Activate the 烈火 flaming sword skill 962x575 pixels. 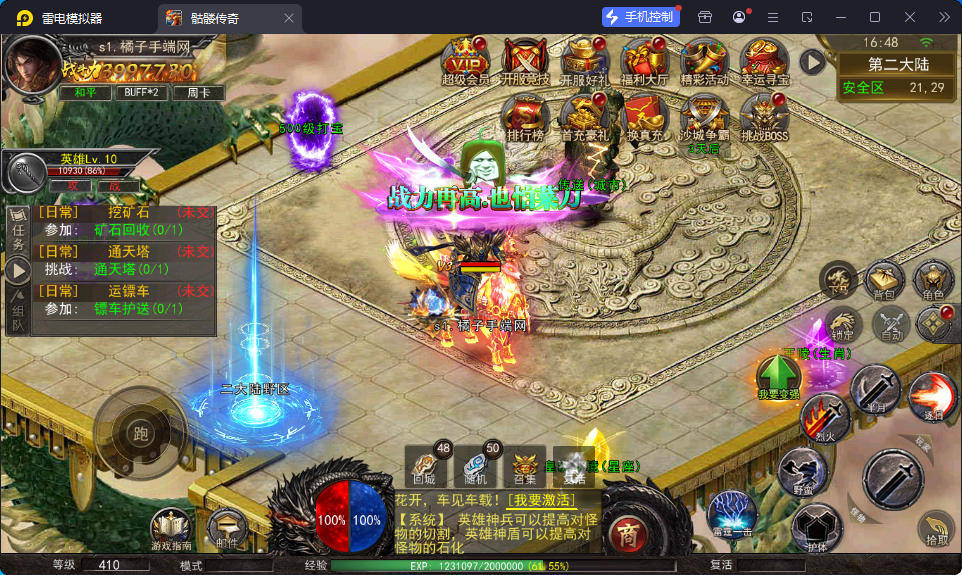click(824, 418)
